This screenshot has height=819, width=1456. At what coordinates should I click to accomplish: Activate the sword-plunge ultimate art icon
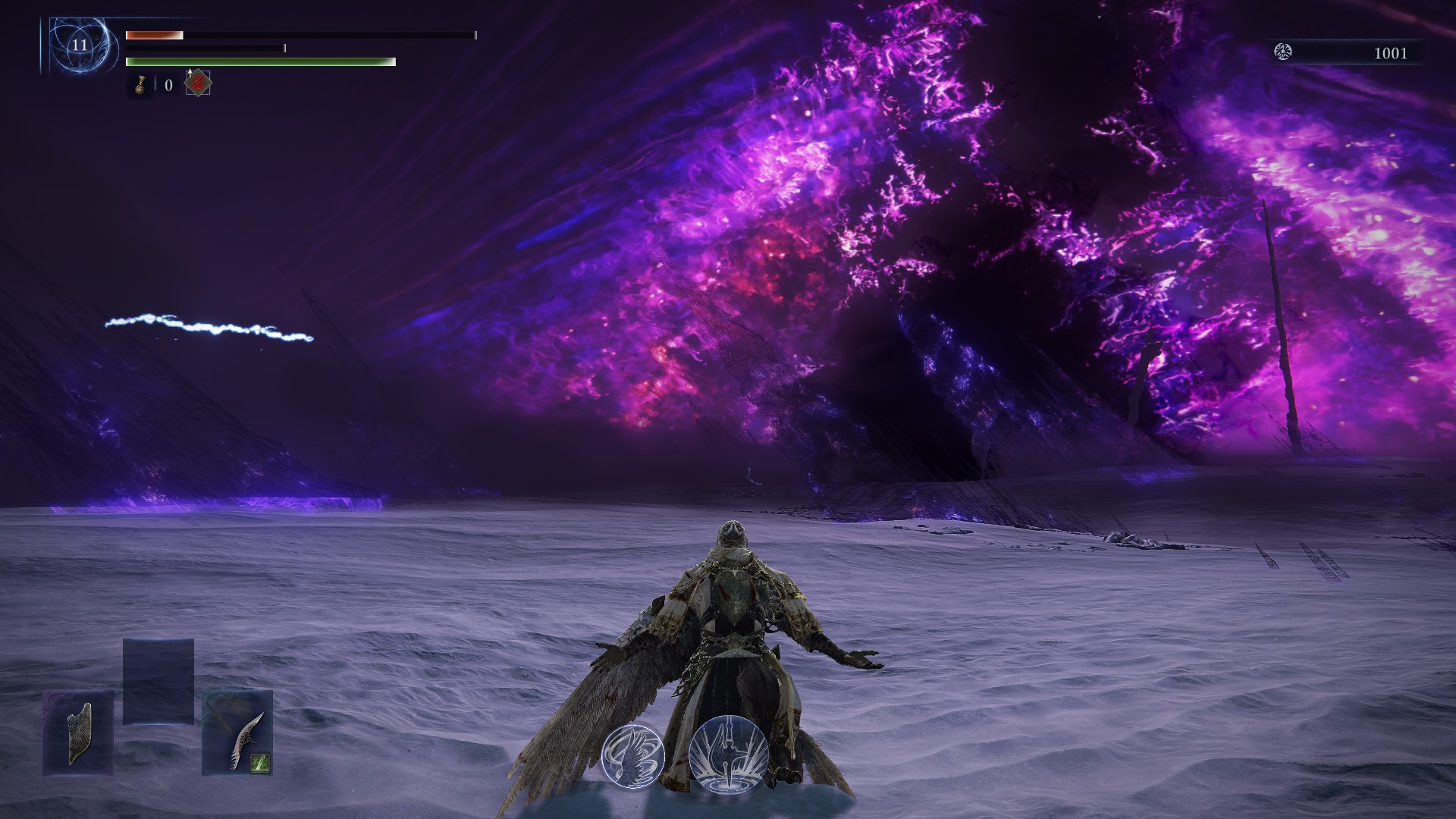[x=730, y=755]
